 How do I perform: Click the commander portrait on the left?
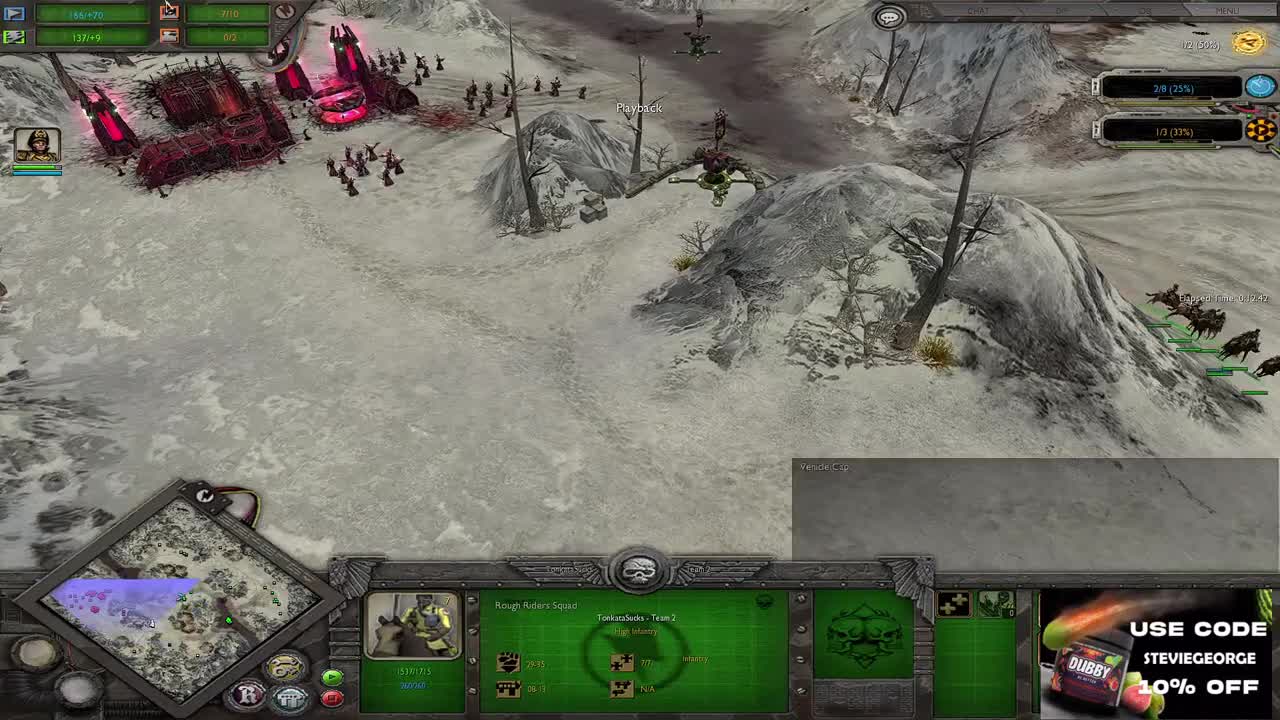(37, 143)
